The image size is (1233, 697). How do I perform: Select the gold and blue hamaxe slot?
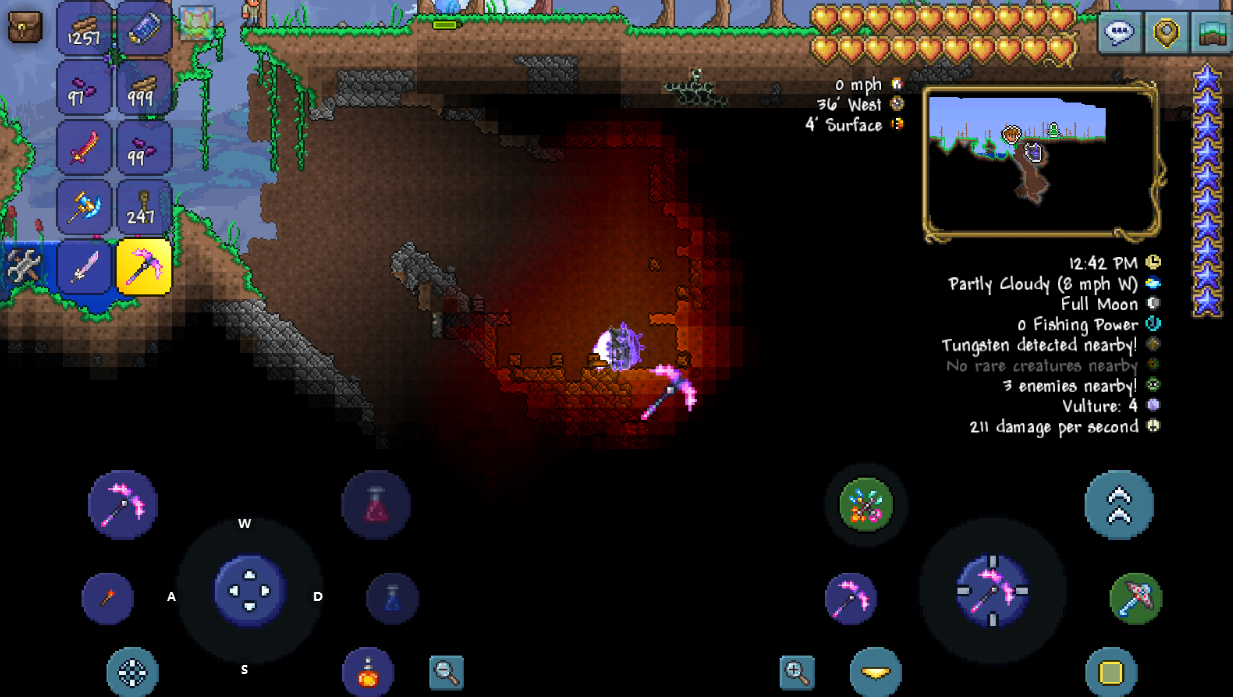pos(84,208)
